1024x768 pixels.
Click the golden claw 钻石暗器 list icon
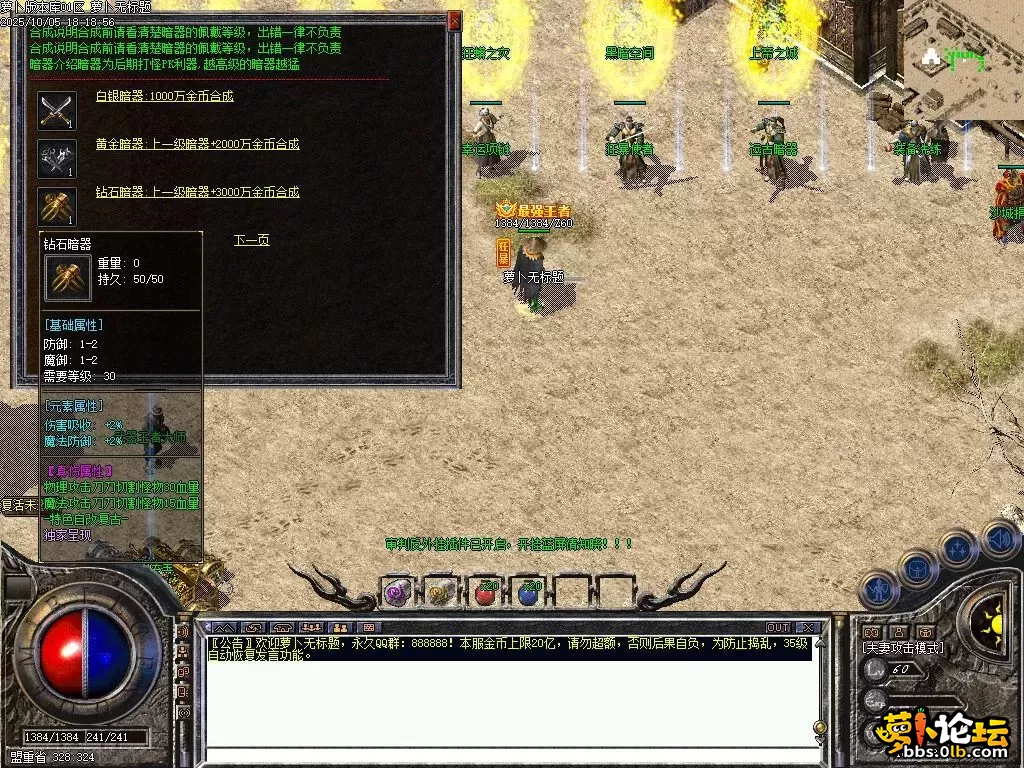tap(57, 206)
